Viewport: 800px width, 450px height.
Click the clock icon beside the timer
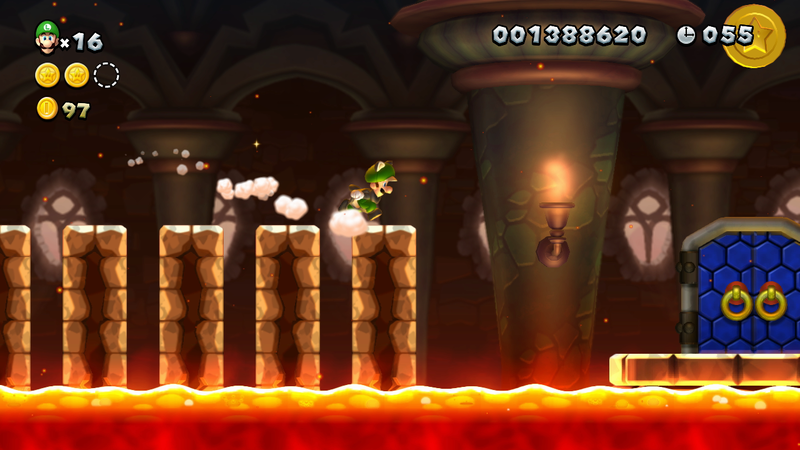[x=686, y=35]
